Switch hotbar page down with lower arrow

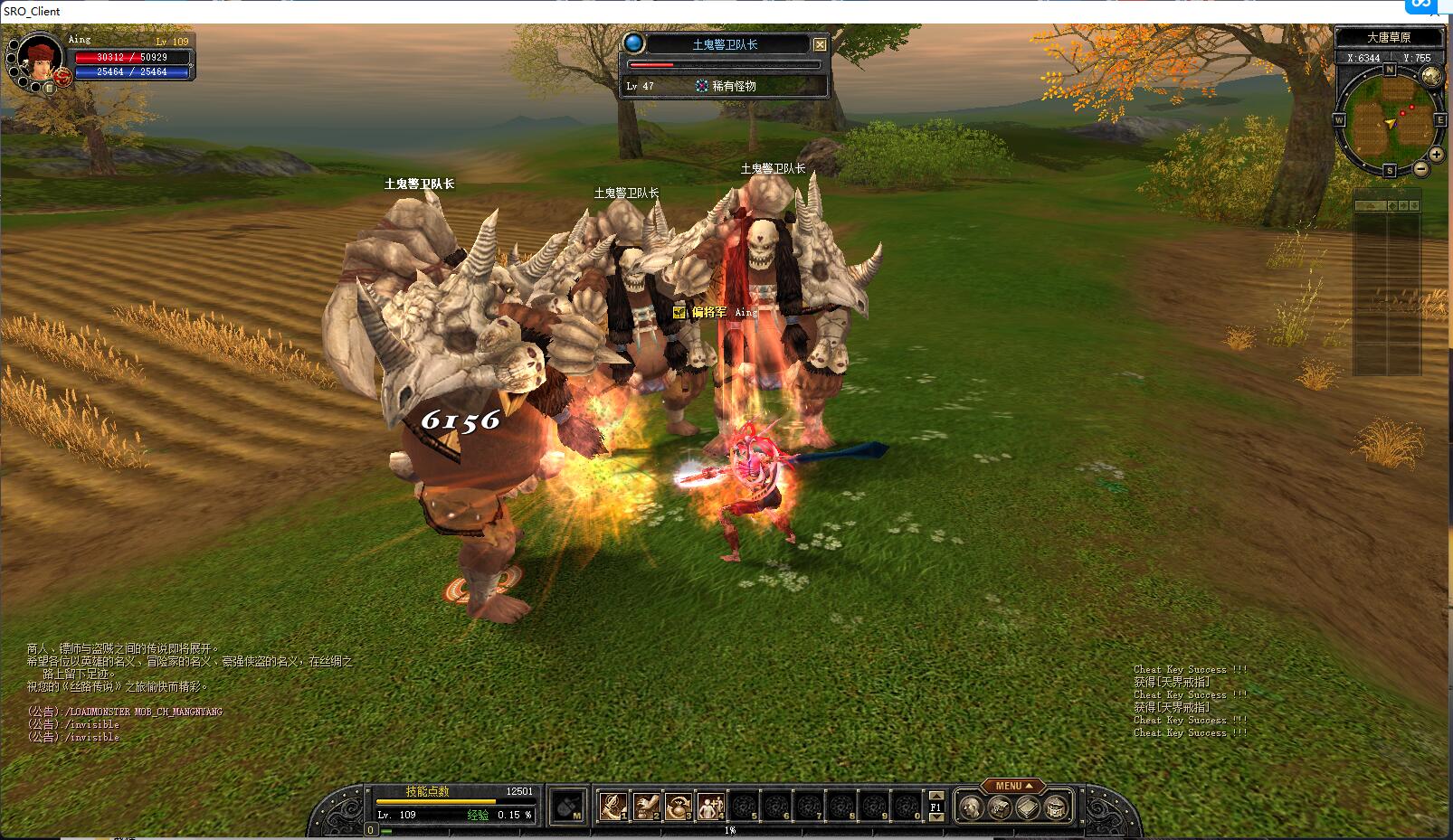(x=936, y=816)
